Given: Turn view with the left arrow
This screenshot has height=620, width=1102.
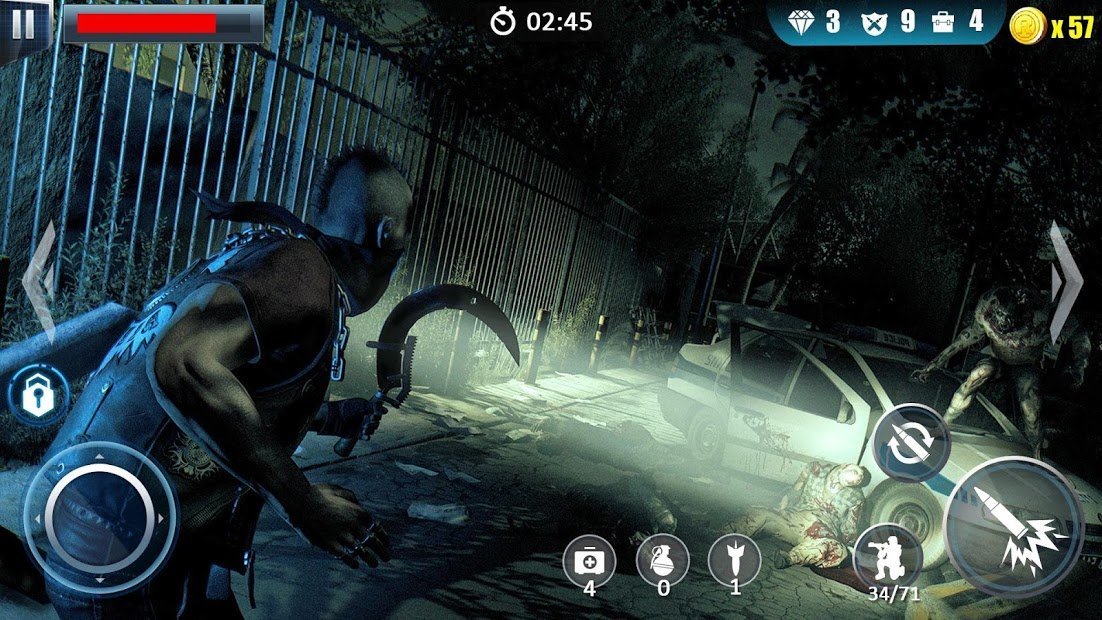Looking at the screenshot, I should point(42,282).
